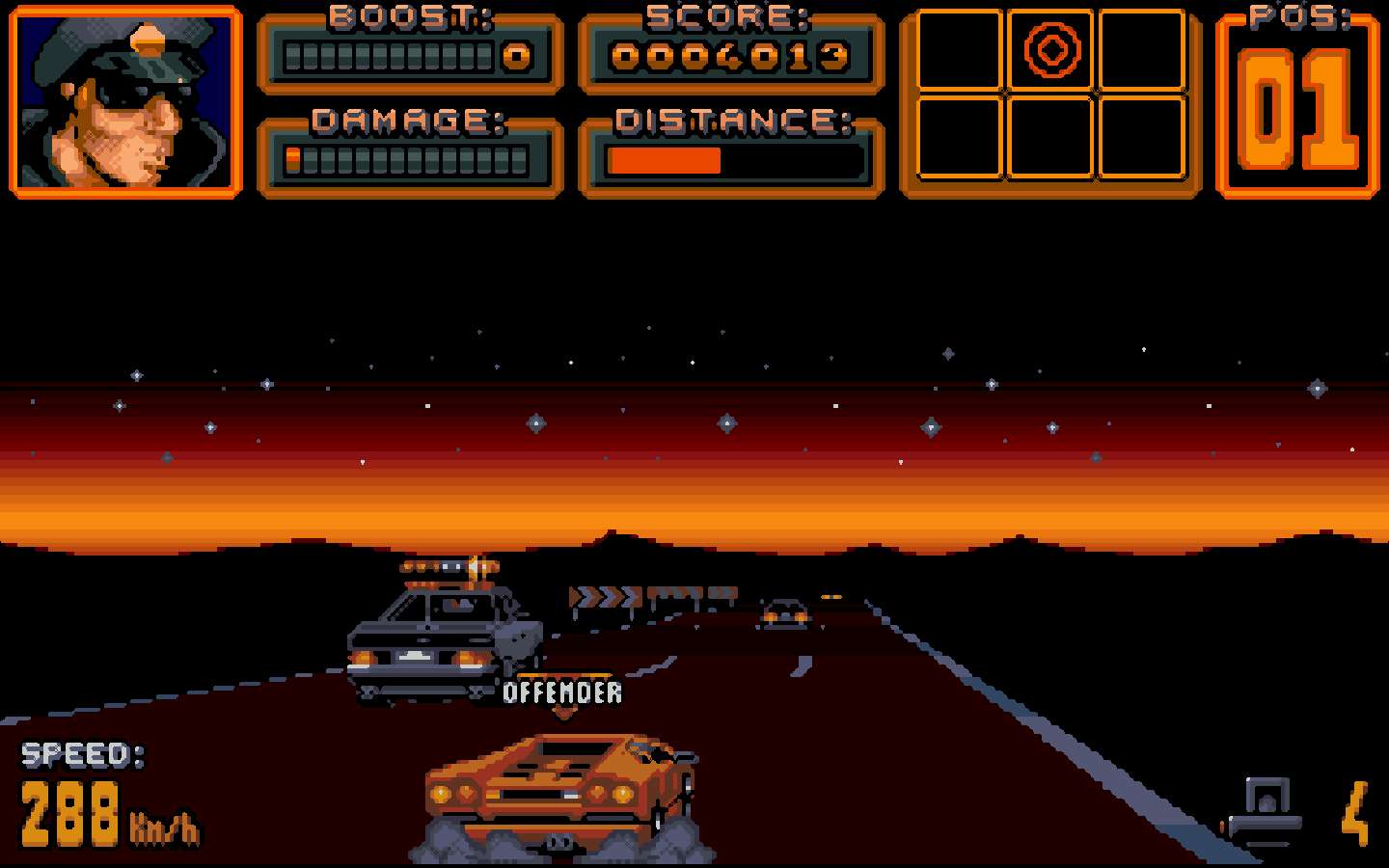Activate the gun turret weapon icon
This screenshot has width=1389, height=868.
pos(1265,810)
